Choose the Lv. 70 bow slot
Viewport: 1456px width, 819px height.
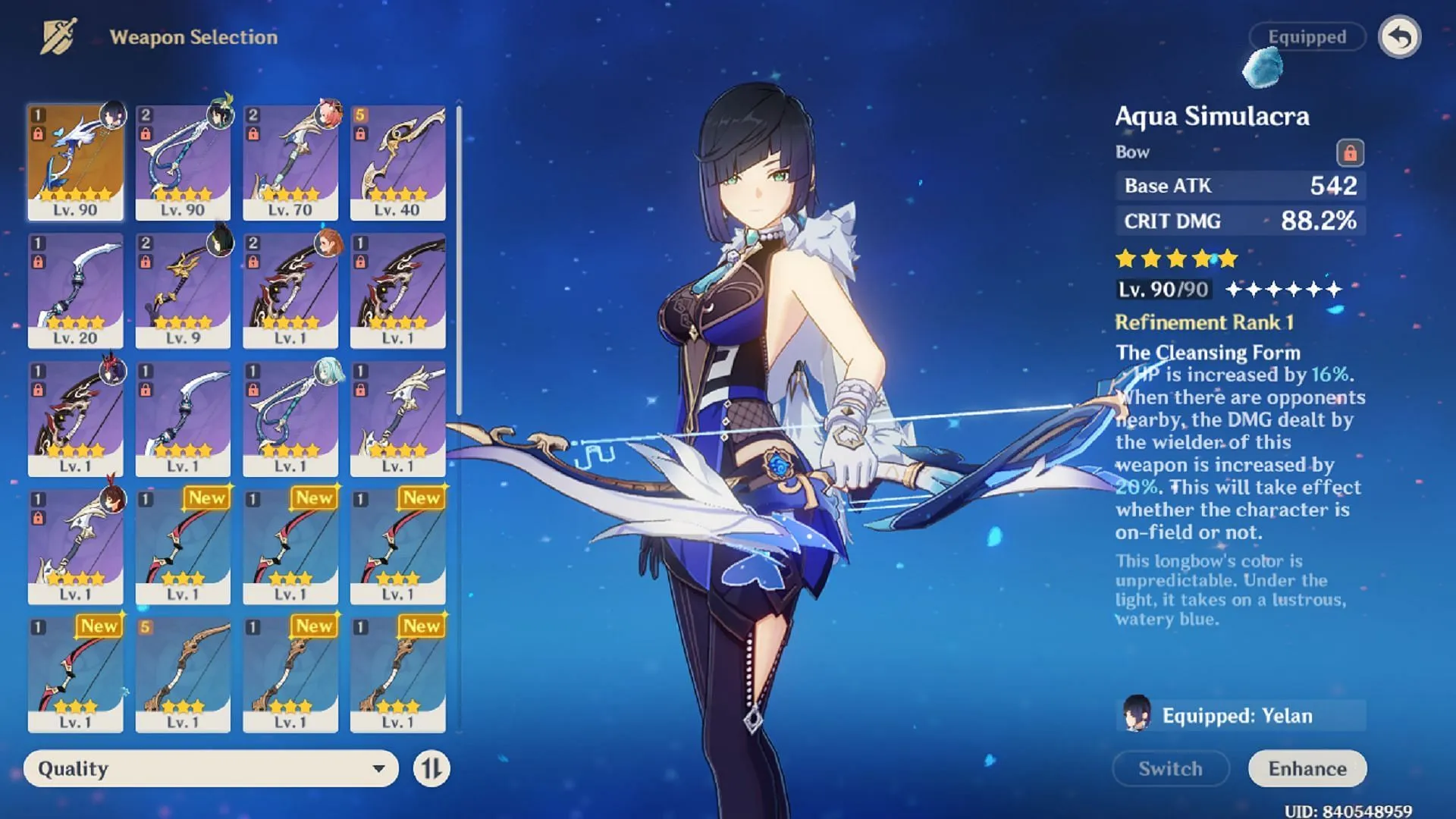(x=290, y=162)
